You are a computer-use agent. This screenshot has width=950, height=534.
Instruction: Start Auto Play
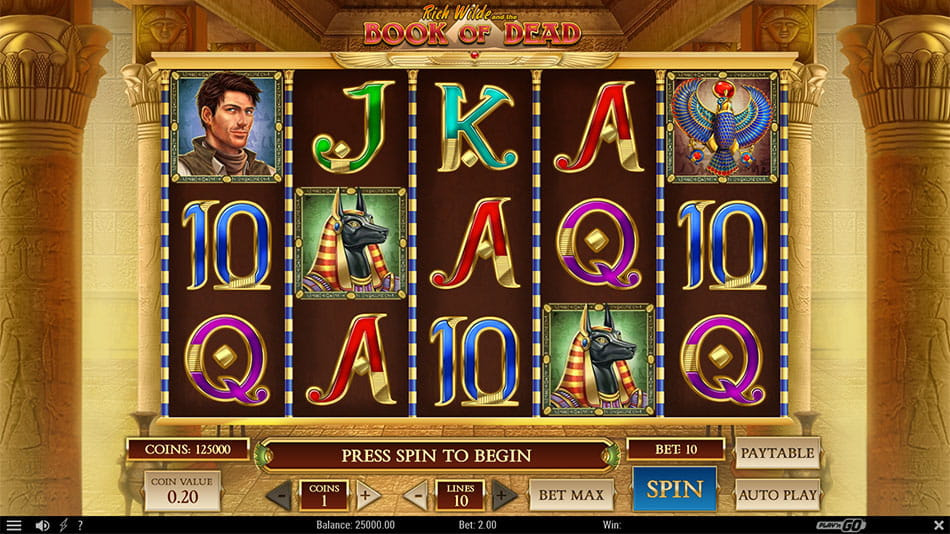(x=777, y=494)
